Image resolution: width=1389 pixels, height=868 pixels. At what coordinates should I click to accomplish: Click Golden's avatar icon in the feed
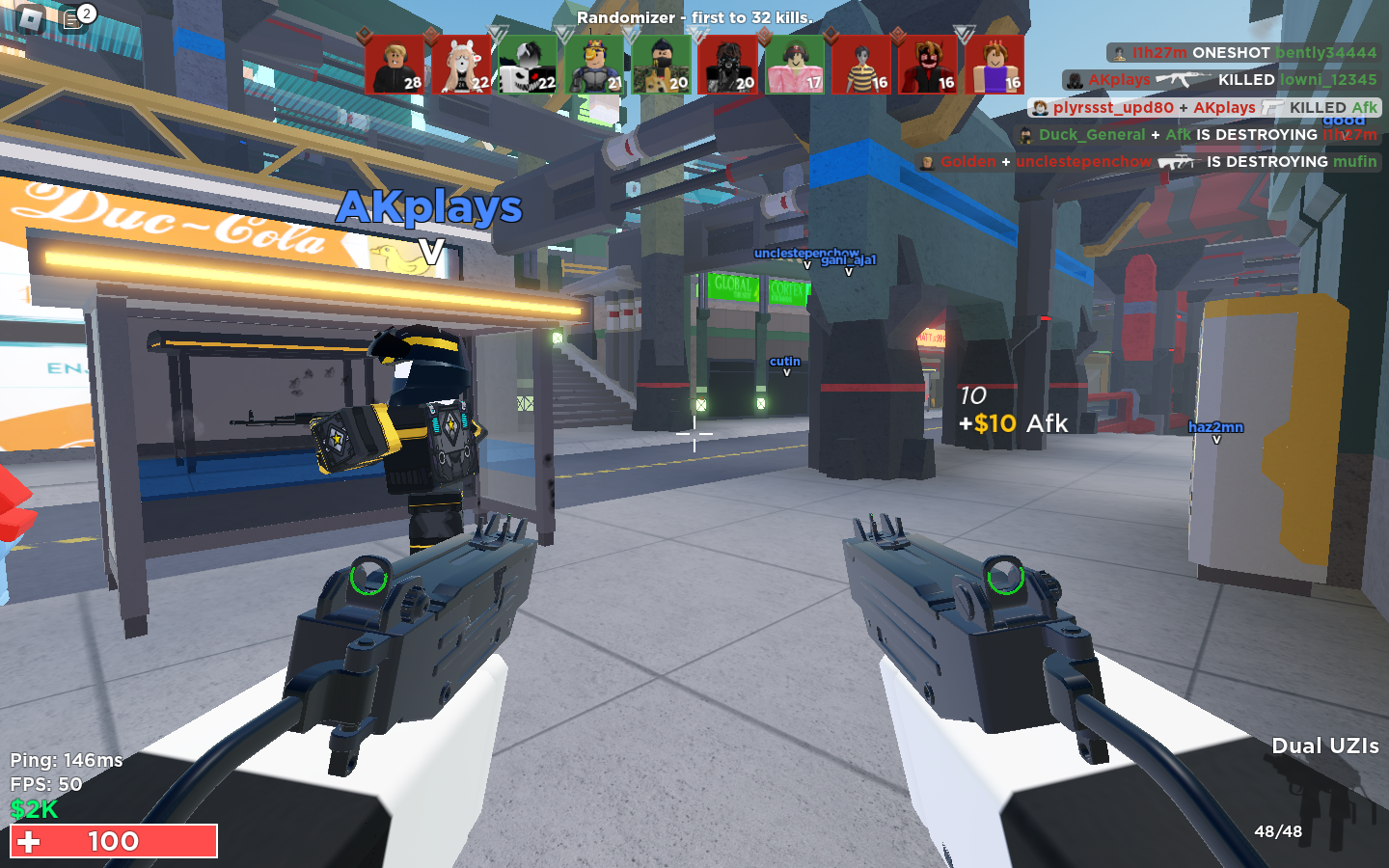pyautogui.click(x=928, y=162)
